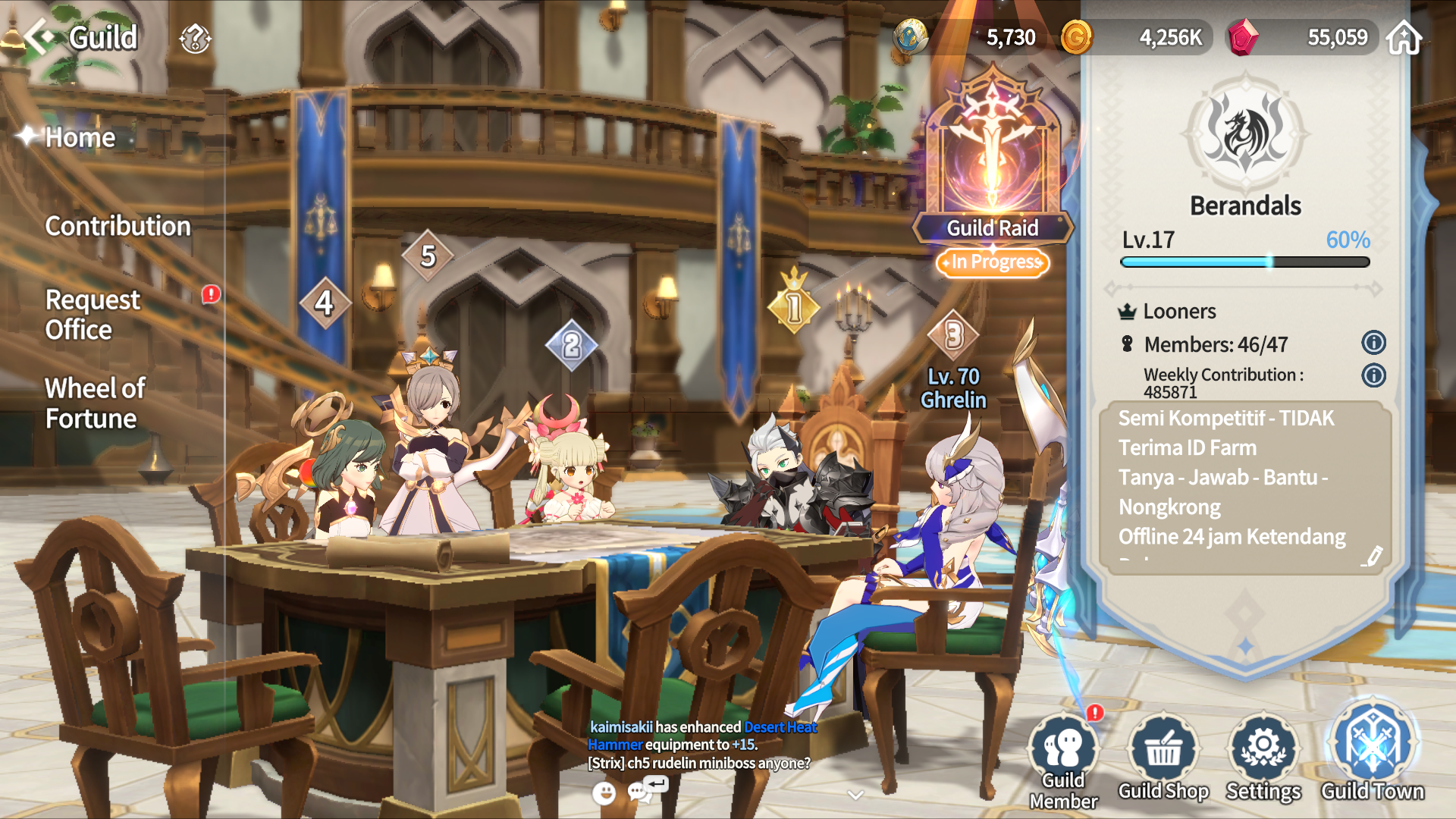Viewport: 1456px width, 819px height.
Task: Return to the lobby via house icon
Action: (1404, 38)
